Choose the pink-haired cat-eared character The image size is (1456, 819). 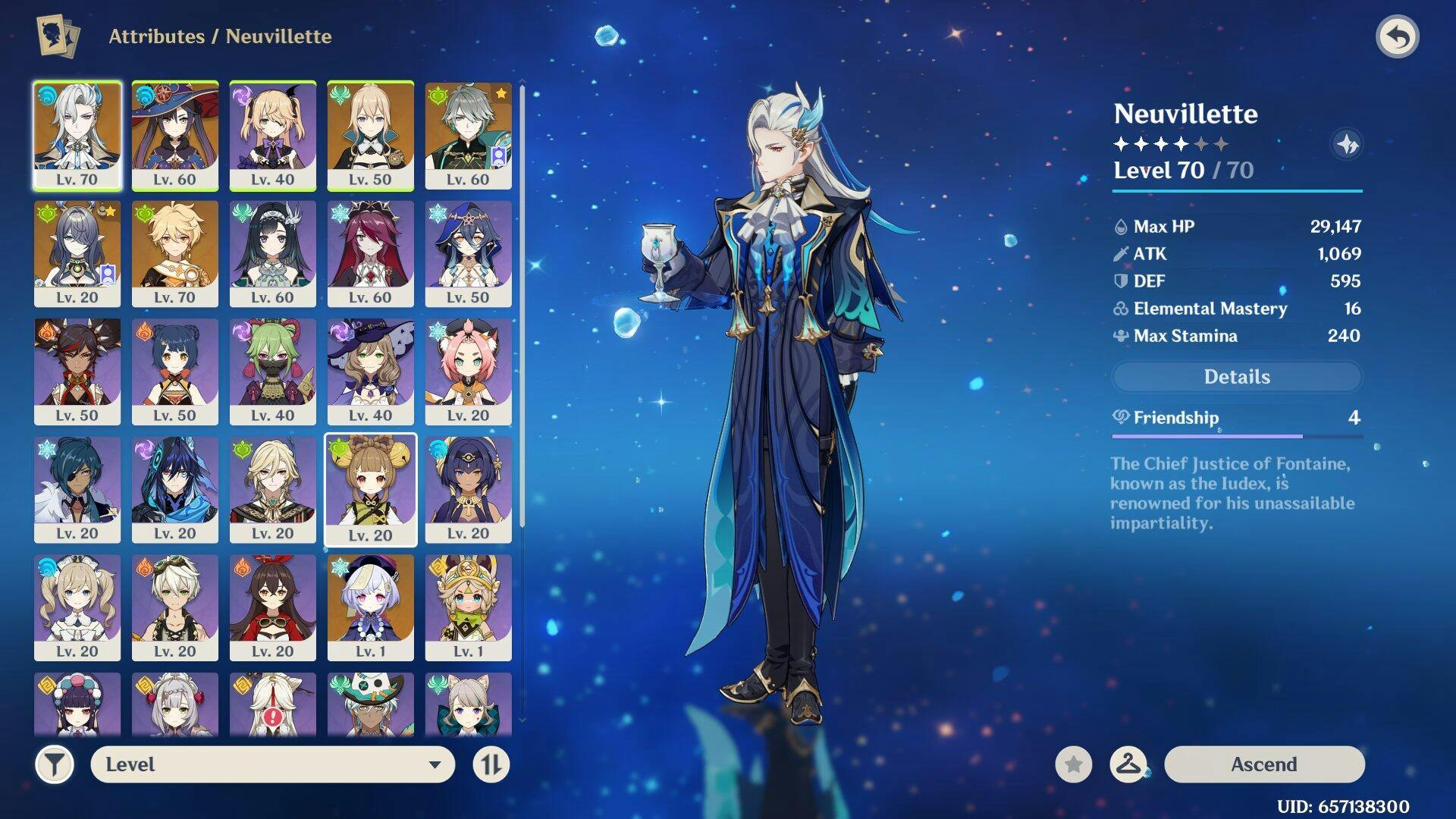tap(469, 371)
